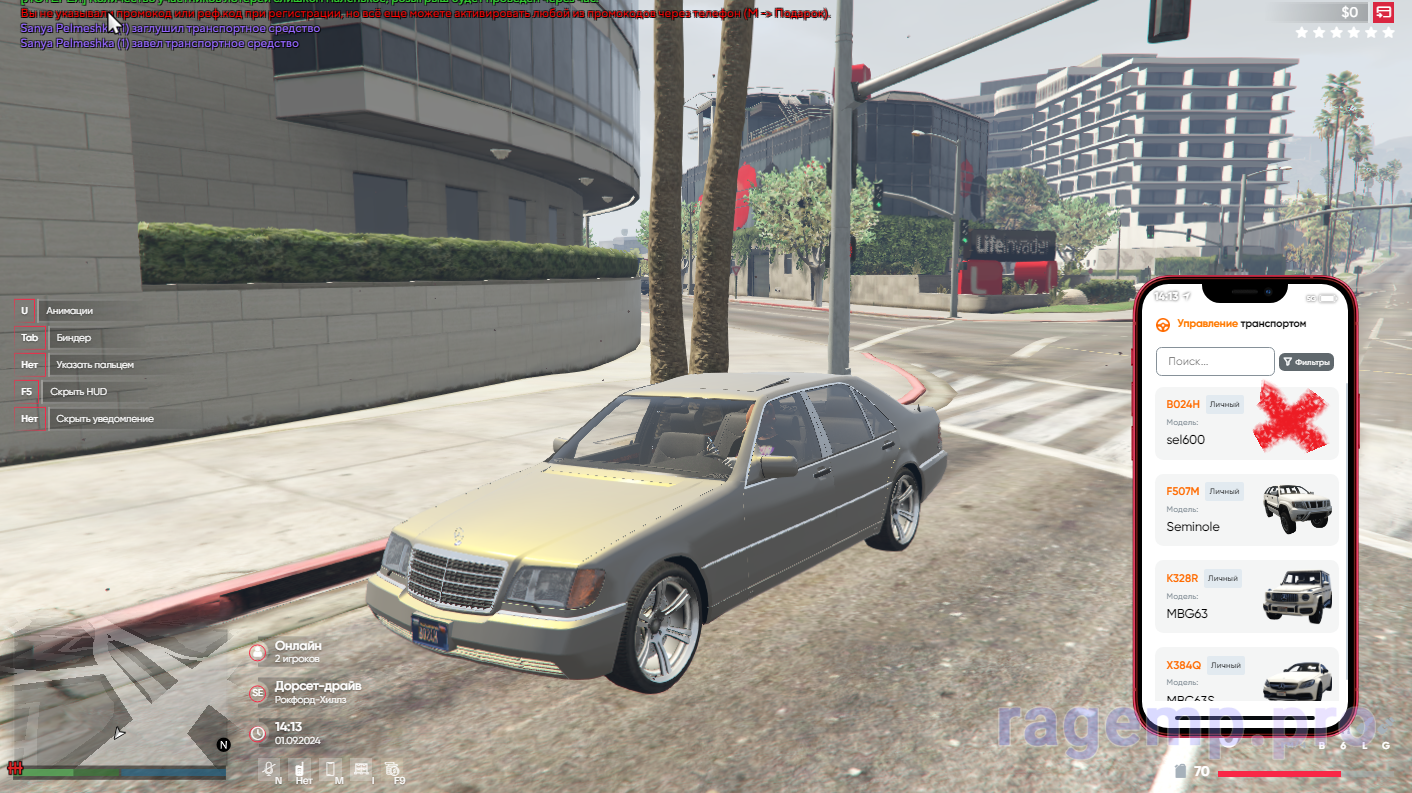Tap the phone's home bar
1412x793 pixels.
[x=1245, y=718]
